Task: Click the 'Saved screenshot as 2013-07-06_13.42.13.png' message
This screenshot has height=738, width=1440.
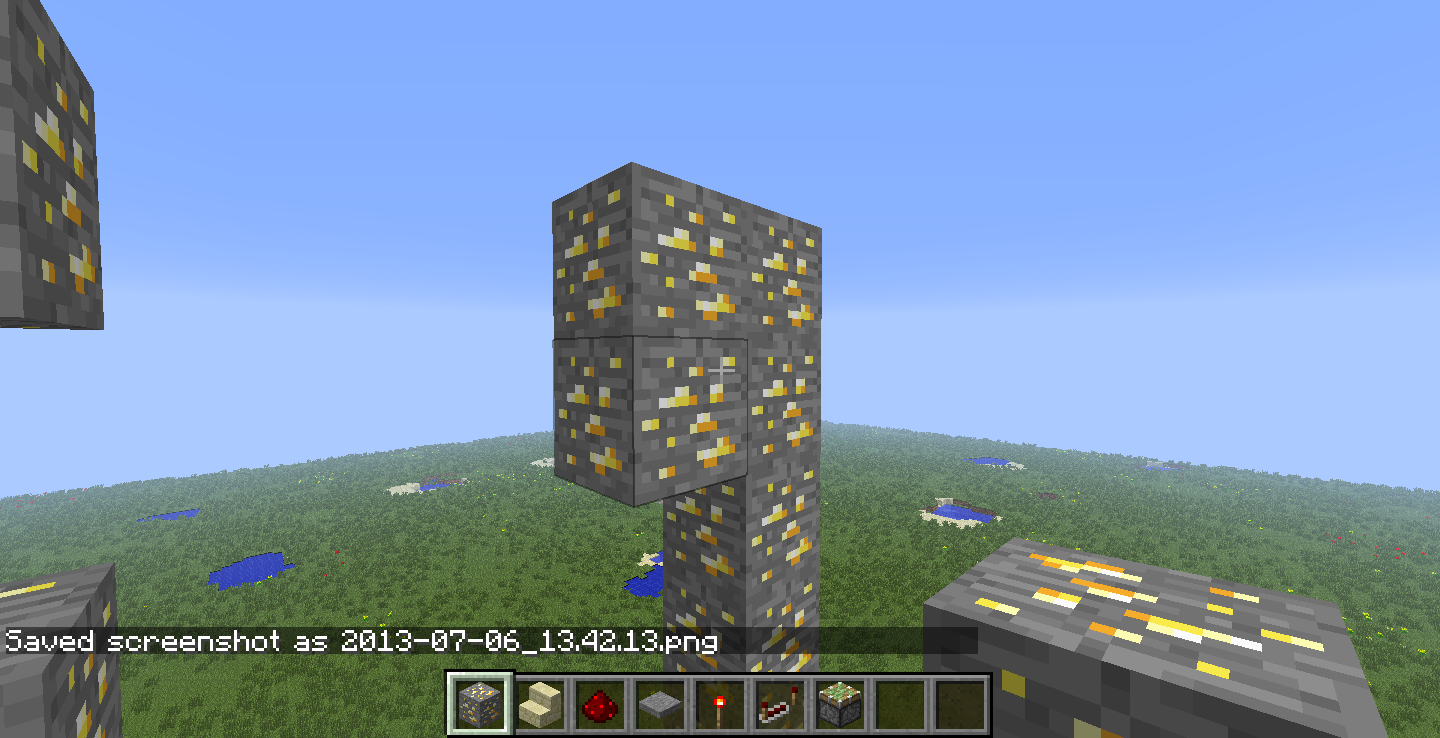Action: coord(360,644)
